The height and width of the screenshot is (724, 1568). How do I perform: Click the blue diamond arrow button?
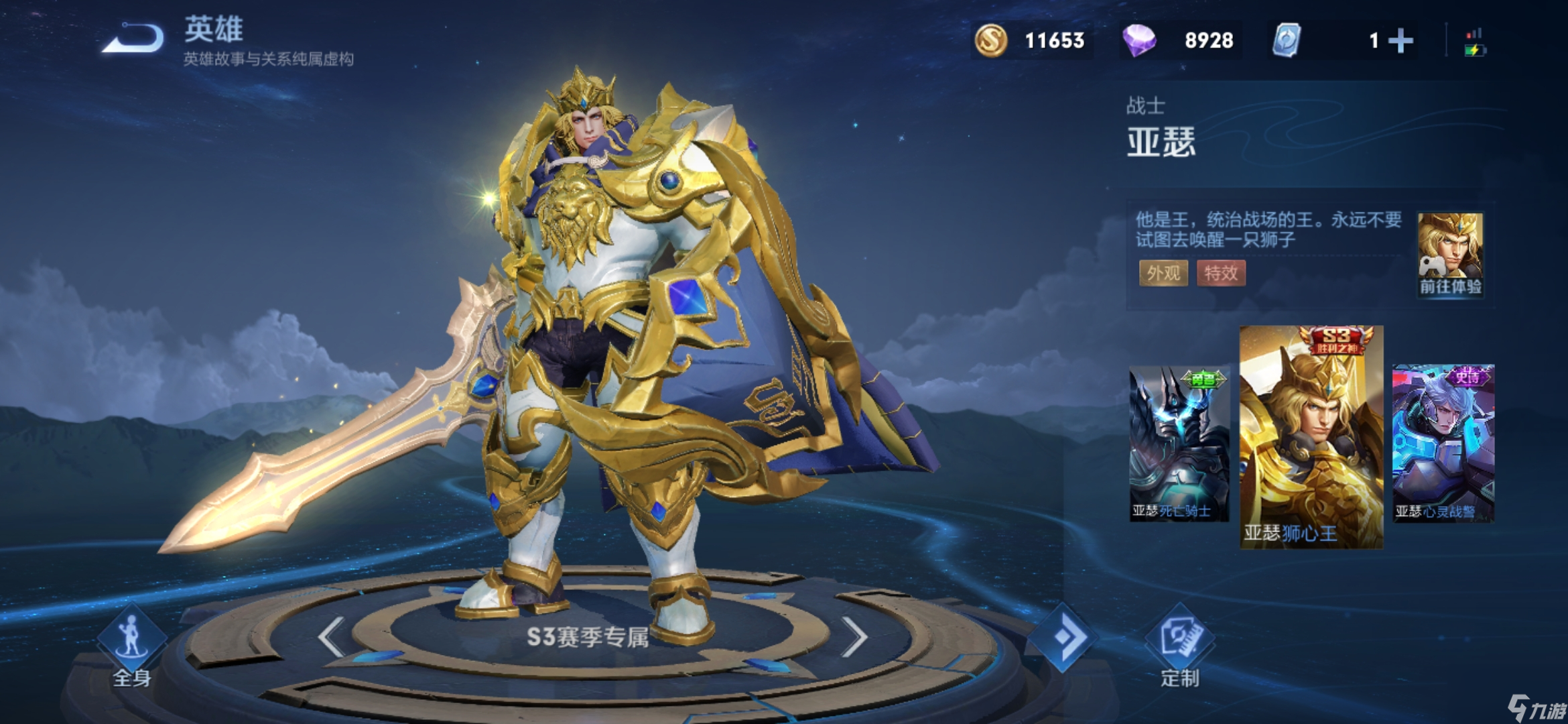click(1063, 637)
